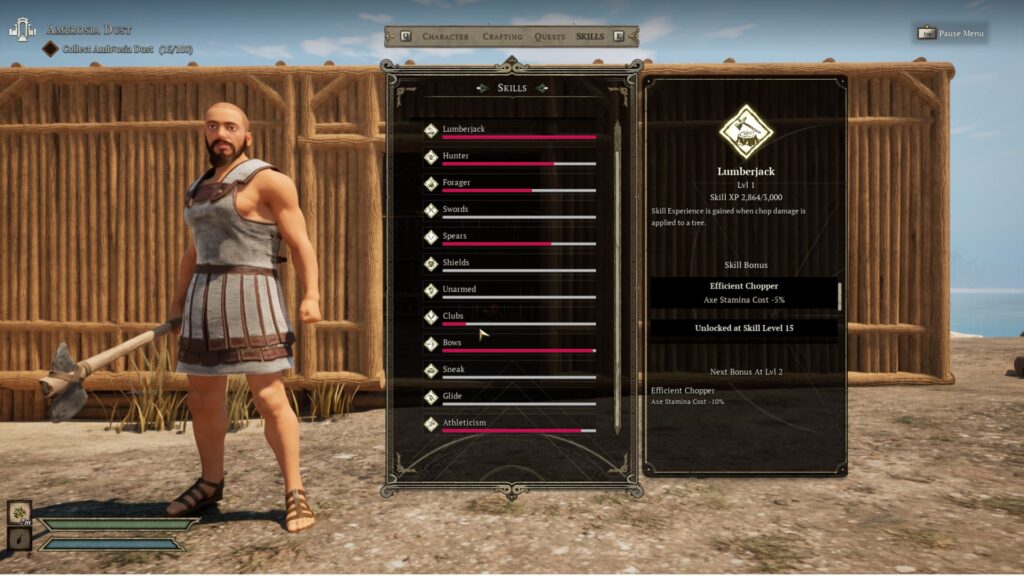Select the Athleticism skill row
This screenshot has width=1024, height=576.
click(510, 424)
